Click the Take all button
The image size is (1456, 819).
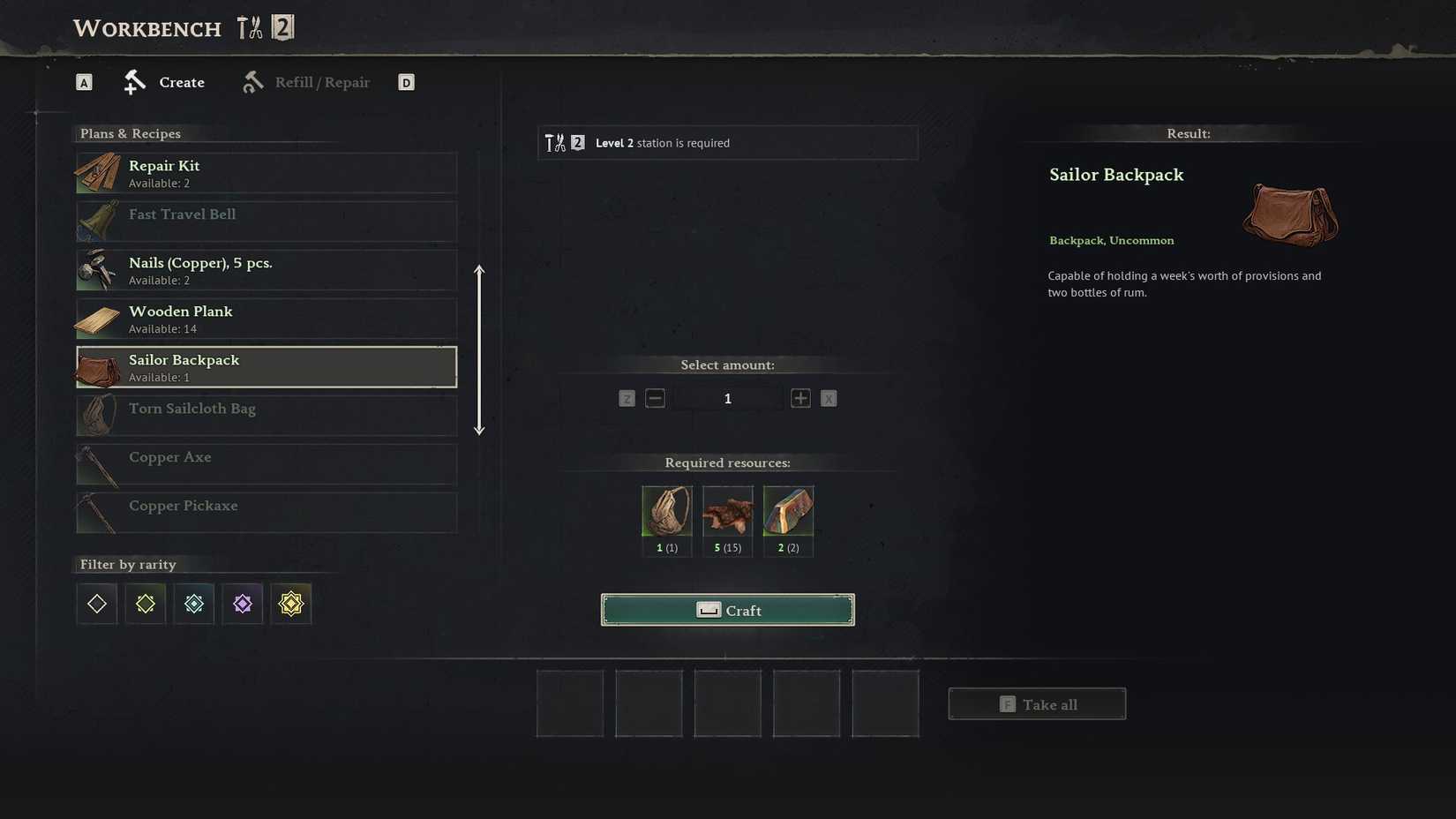pos(1037,703)
